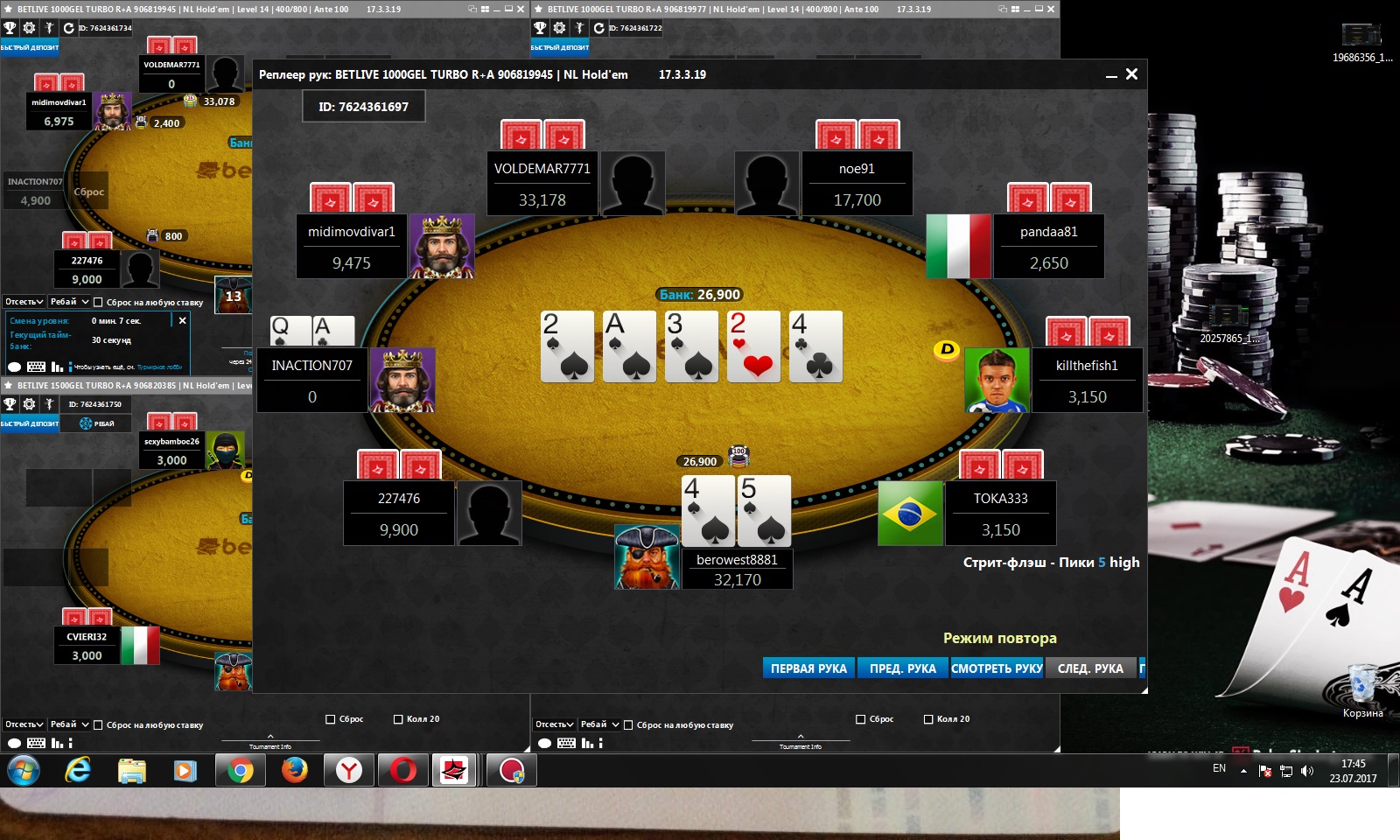Viewport: 1400px width, 840px height.
Task: Close the hand replayer window
Action: tap(1131, 74)
